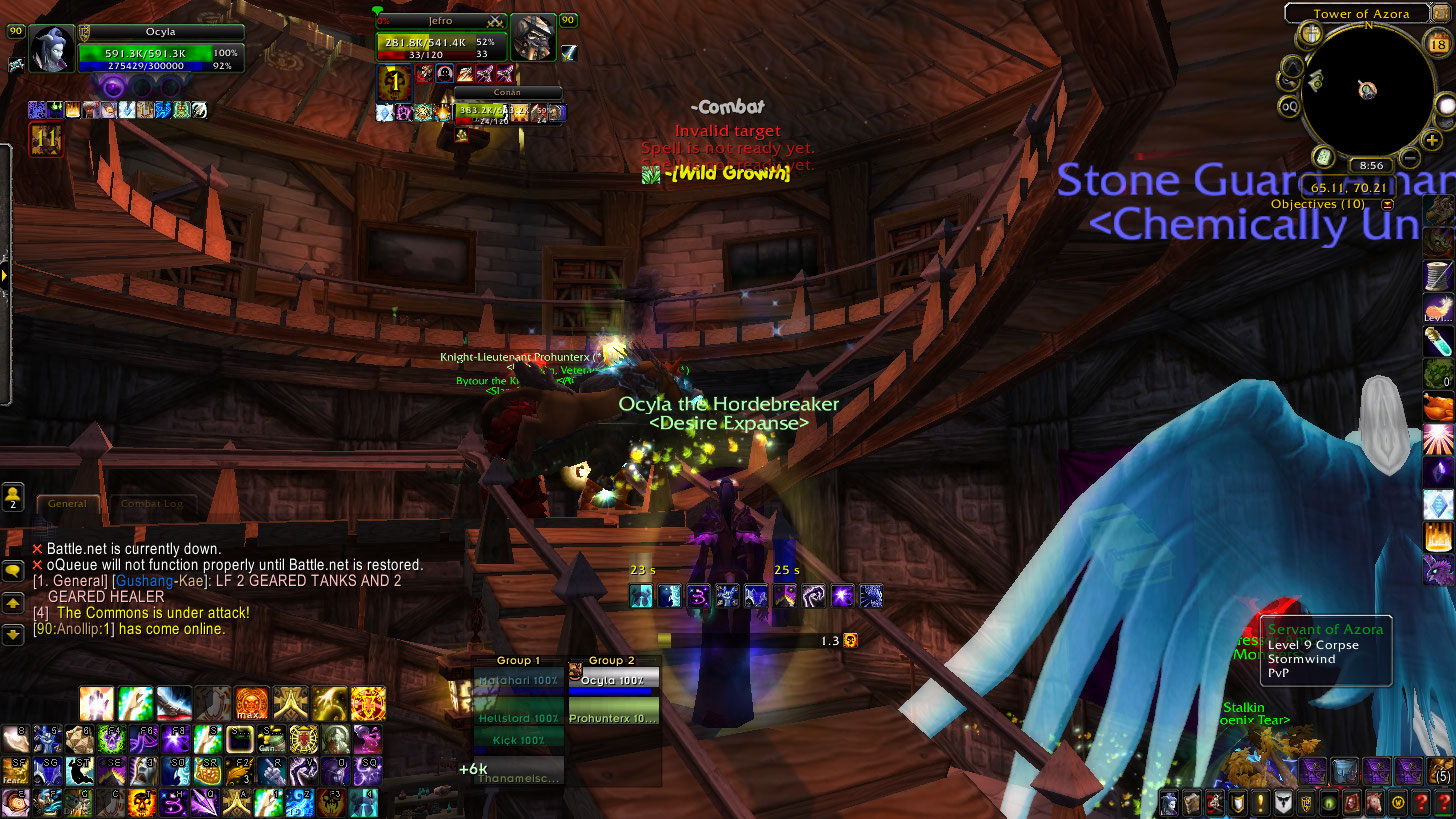The height and width of the screenshot is (819, 1456).
Task: Click Ocyla's player portrait
Action: point(52,49)
